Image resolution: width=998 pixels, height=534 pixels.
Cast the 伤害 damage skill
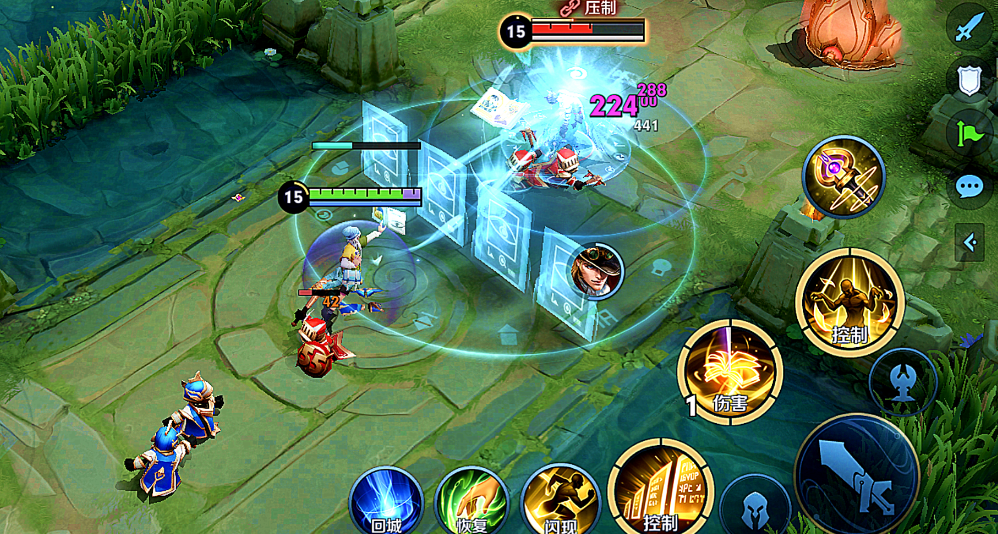point(730,371)
